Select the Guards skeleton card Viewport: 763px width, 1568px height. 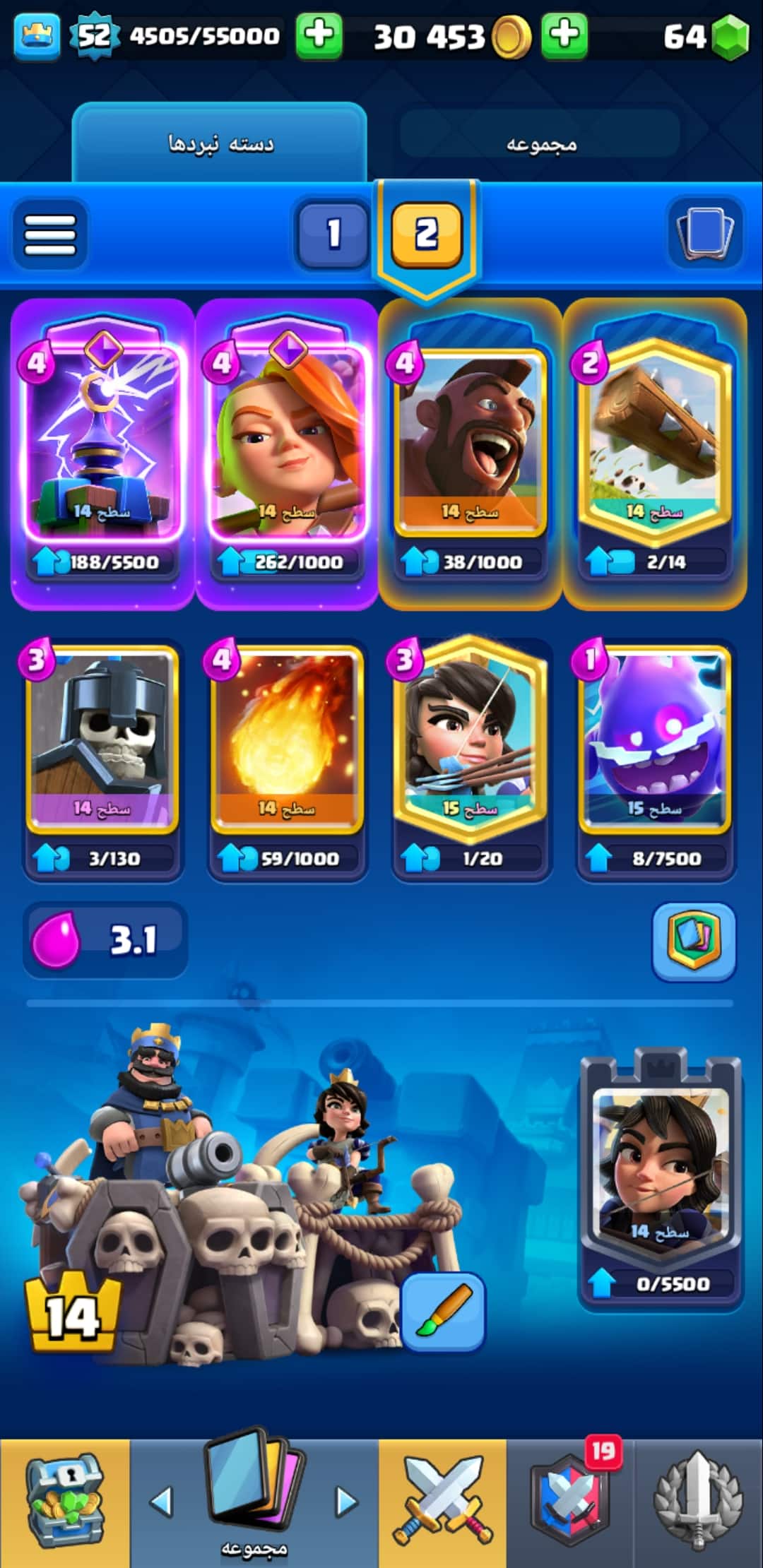[102, 738]
